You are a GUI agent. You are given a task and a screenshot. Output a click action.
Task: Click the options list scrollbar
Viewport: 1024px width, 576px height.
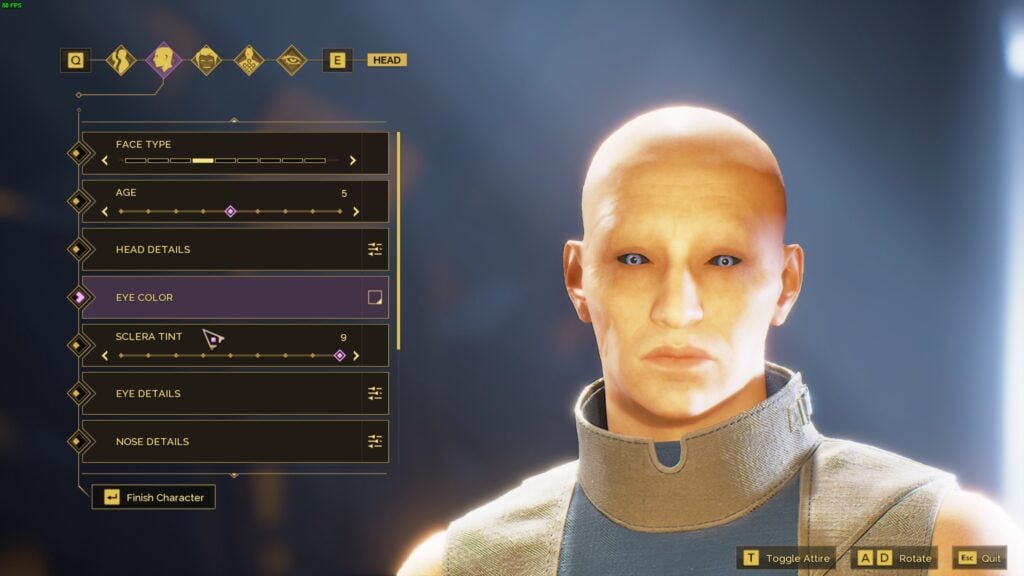click(x=398, y=240)
